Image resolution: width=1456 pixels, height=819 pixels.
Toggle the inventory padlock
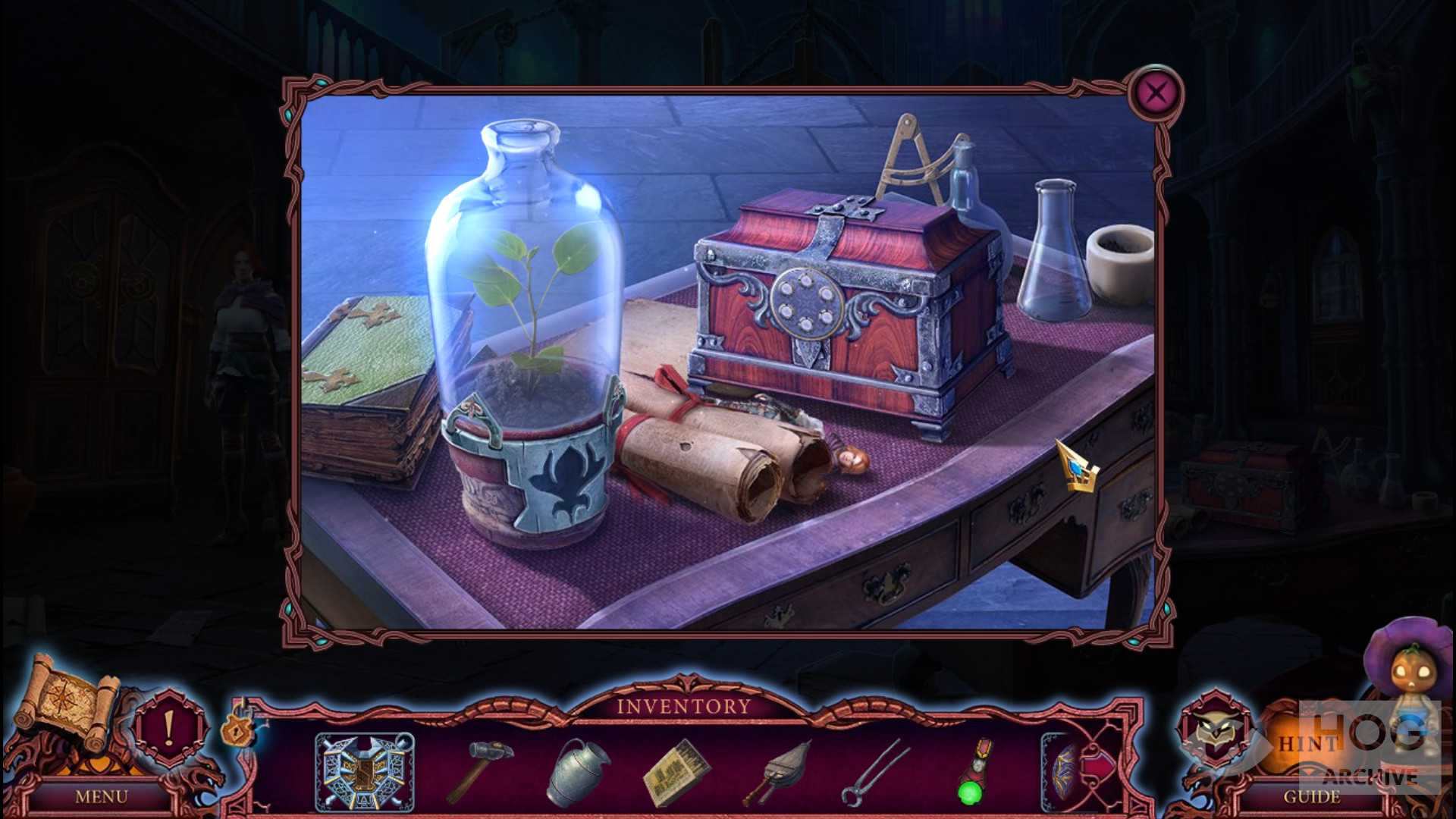[237, 729]
